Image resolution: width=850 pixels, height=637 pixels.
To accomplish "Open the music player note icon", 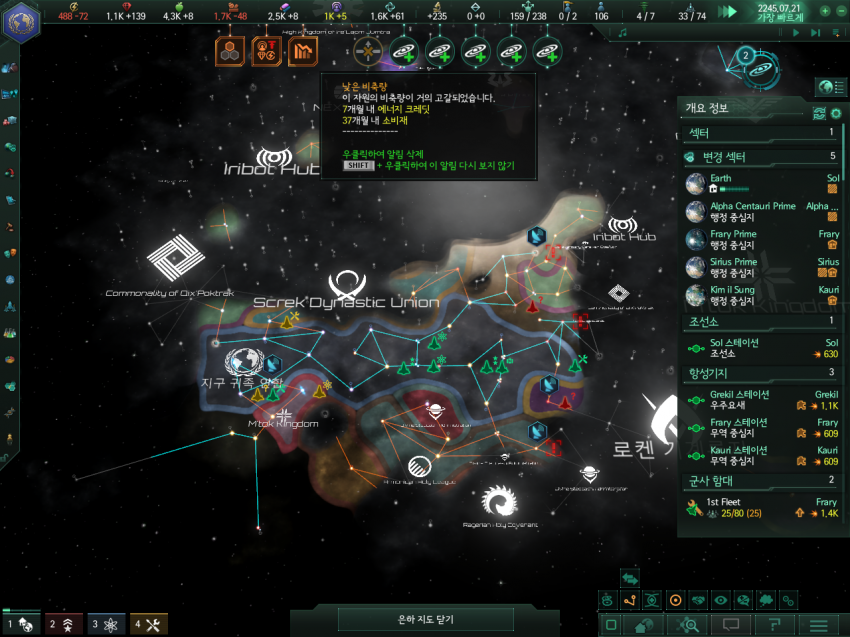I will (x=623, y=32).
